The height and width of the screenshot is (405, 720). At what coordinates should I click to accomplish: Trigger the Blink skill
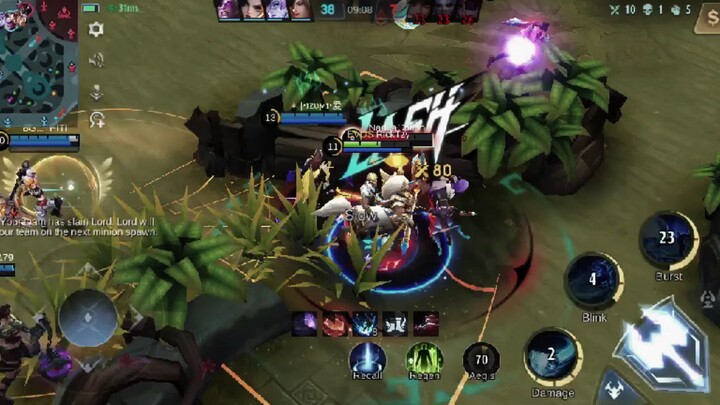(x=593, y=279)
